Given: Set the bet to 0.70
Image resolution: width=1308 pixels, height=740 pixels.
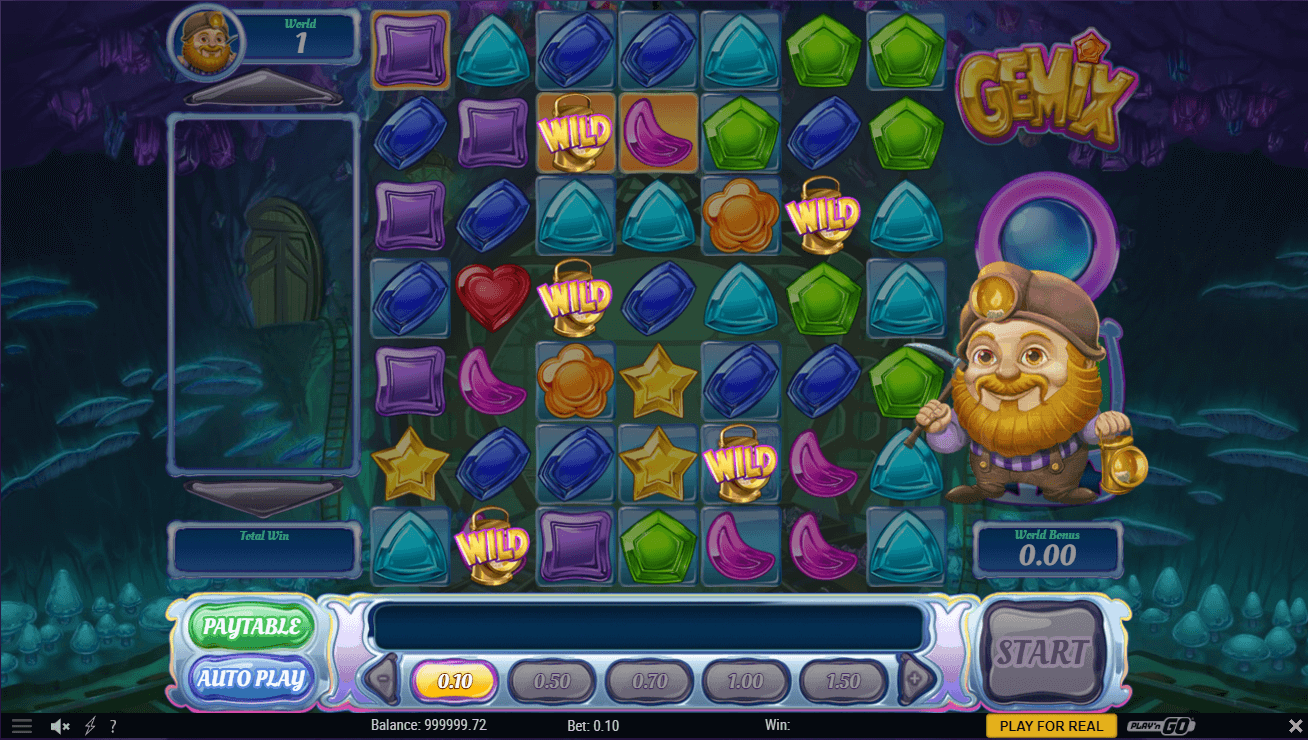Looking at the screenshot, I should [x=649, y=681].
